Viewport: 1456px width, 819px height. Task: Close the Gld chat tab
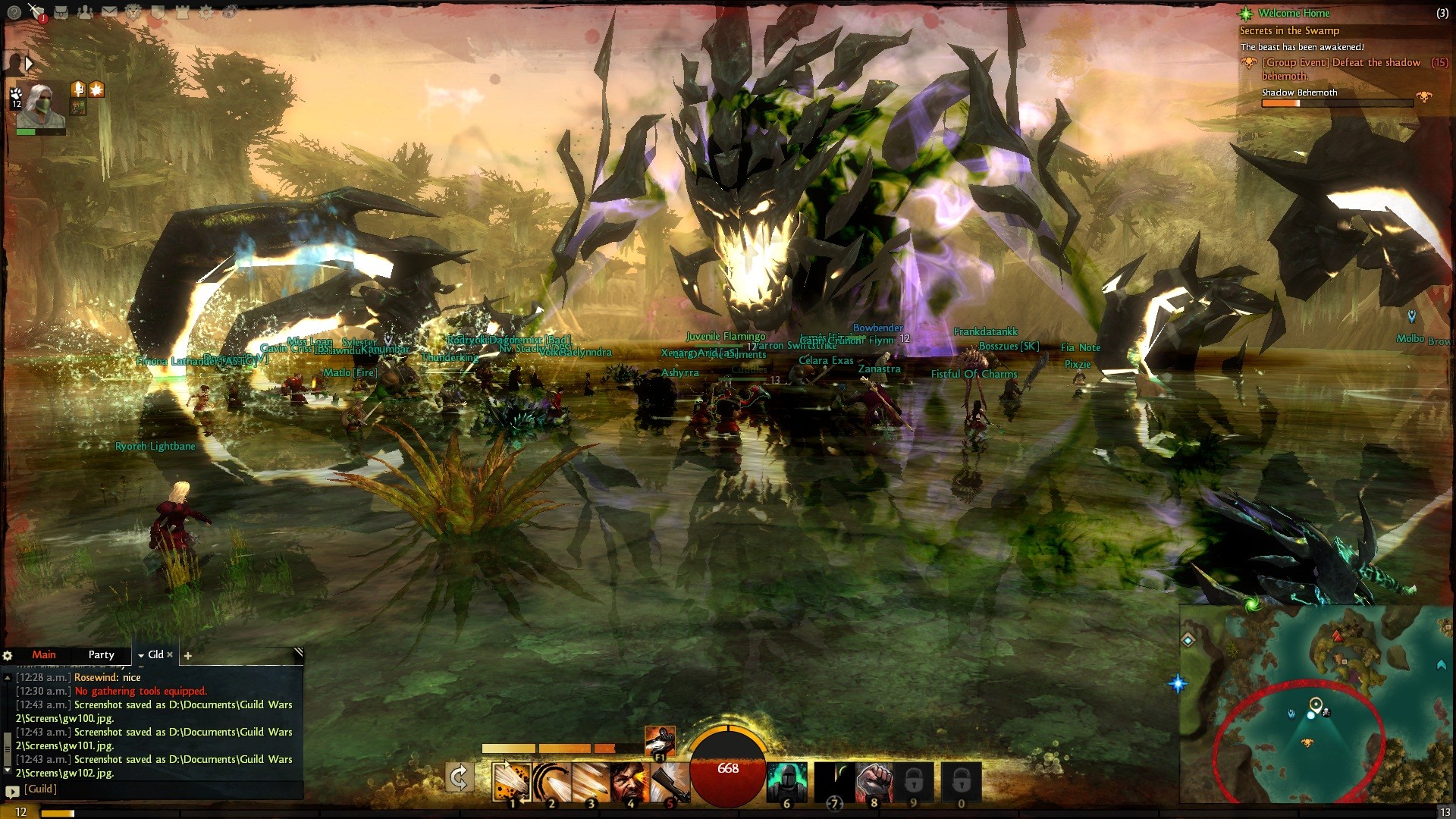(x=170, y=654)
